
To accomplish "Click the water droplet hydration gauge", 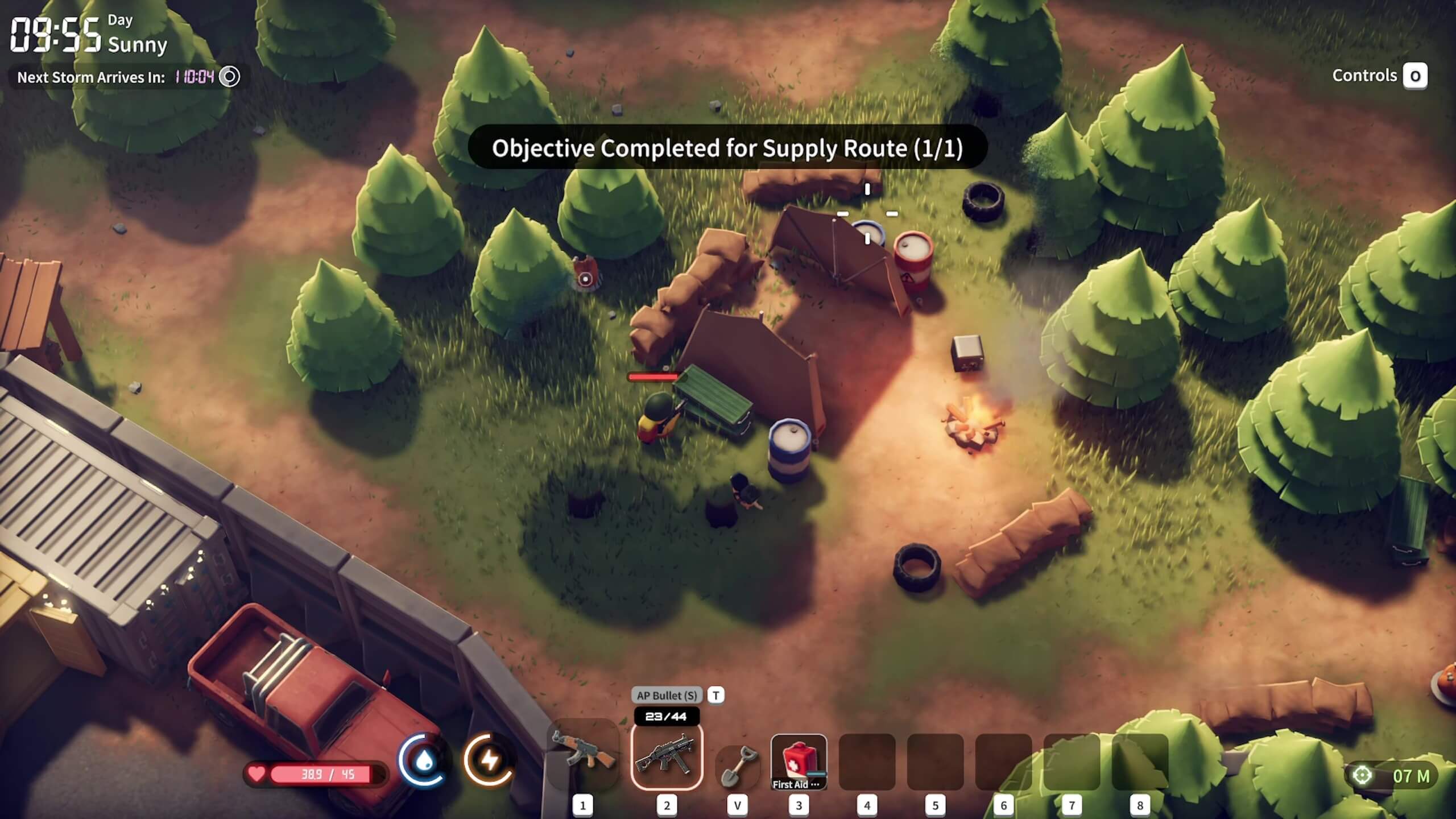I will point(424,760).
